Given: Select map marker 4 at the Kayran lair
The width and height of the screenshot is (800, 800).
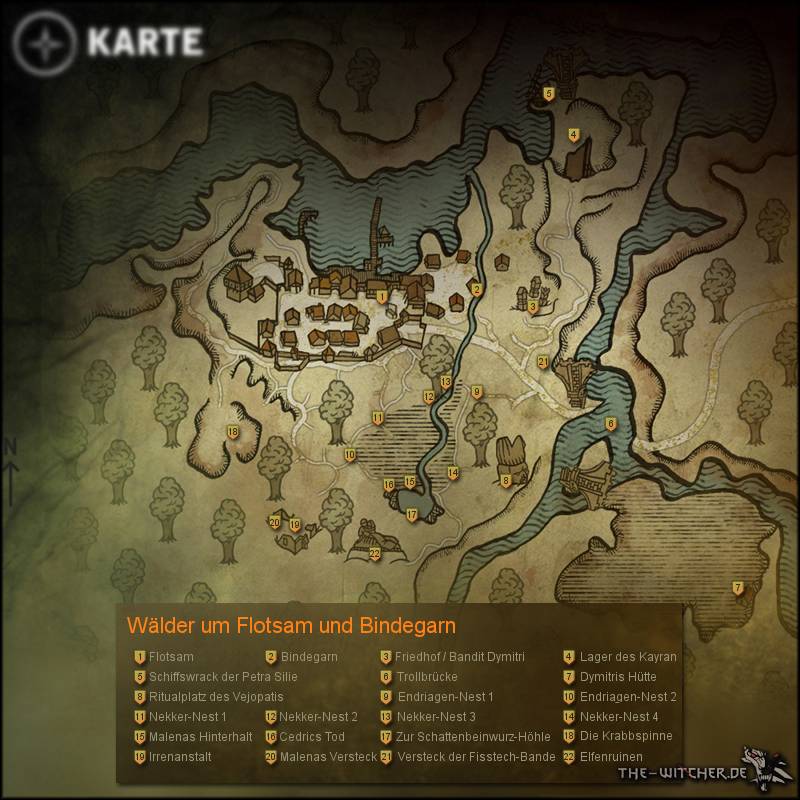Looking at the screenshot, I should pyautogui.click(x=573, y=135).
